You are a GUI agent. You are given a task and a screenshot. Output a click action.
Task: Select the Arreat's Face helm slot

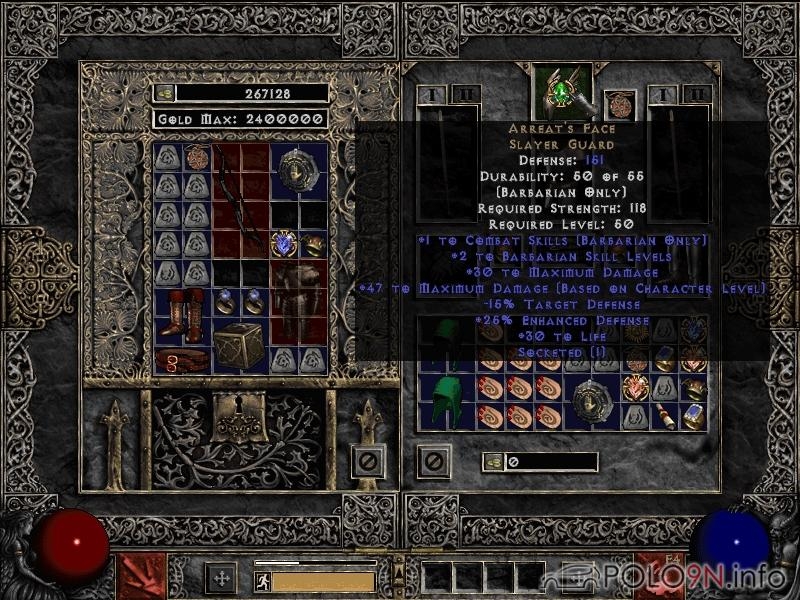coord(563,90)
